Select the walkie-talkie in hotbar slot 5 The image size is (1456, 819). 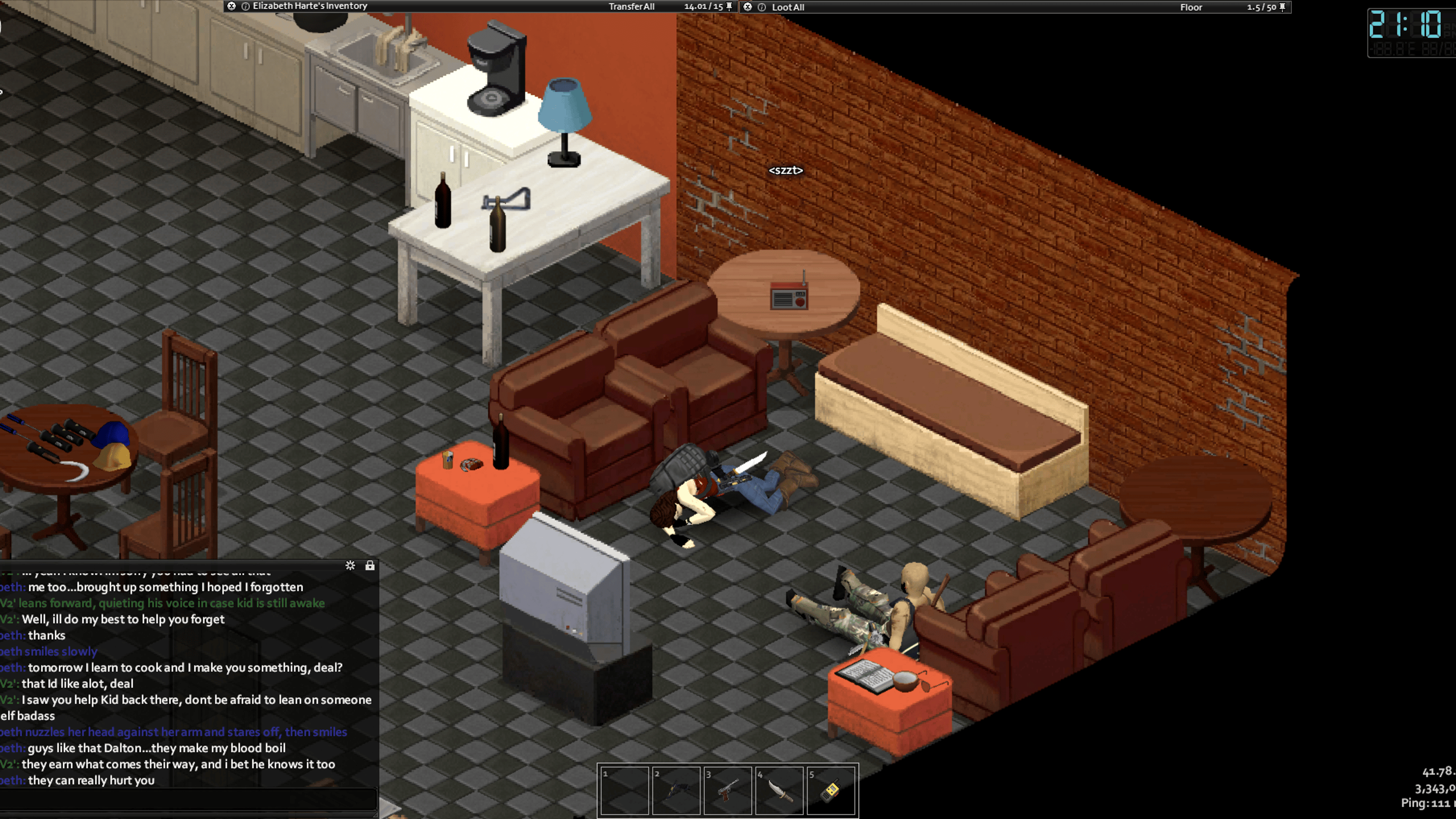831,790
